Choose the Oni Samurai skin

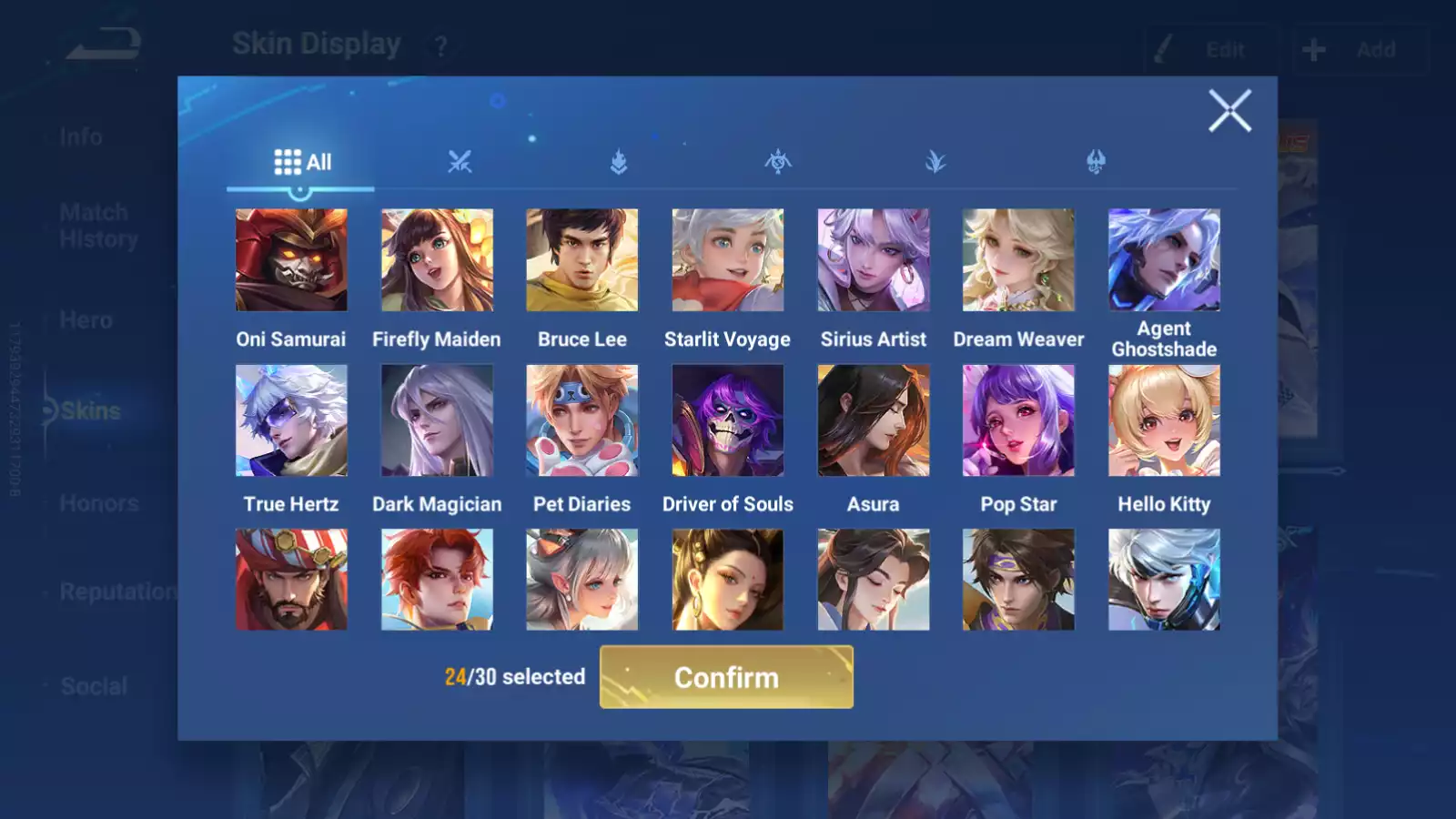(291, 260)
